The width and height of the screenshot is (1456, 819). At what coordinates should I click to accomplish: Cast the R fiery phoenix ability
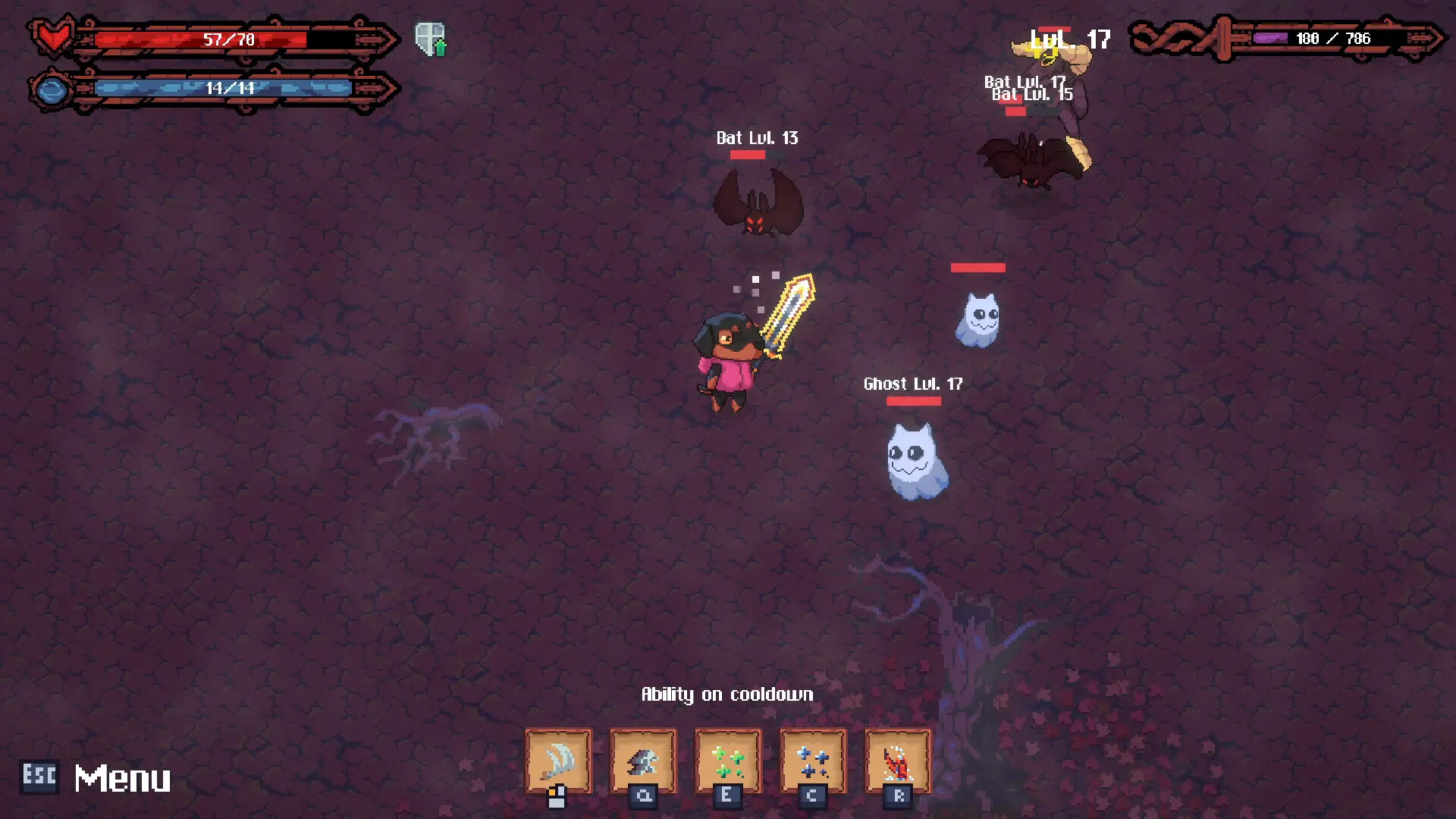click(897, 761)
